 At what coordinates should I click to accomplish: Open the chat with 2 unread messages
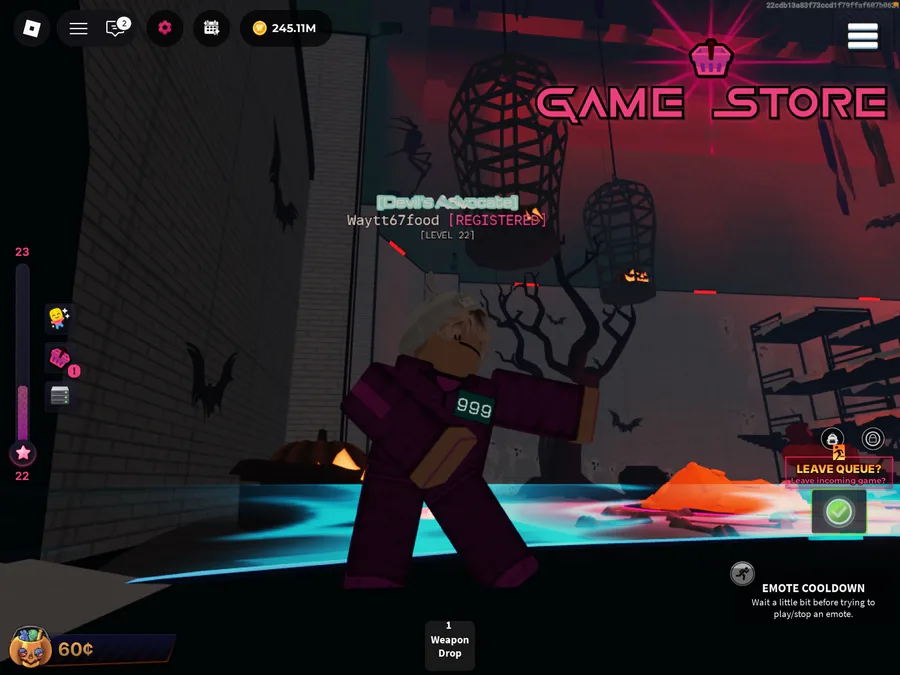[117, 28]
